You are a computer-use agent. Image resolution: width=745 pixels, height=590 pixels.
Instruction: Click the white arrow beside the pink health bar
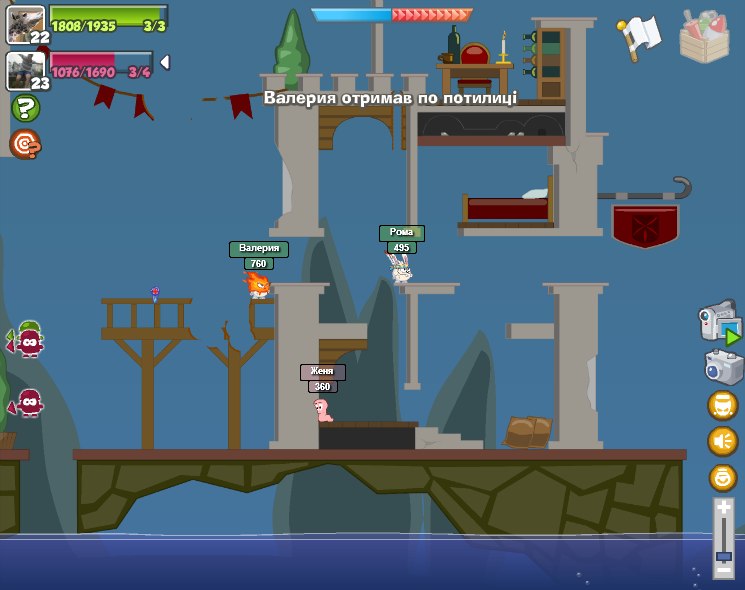[164, 62]
